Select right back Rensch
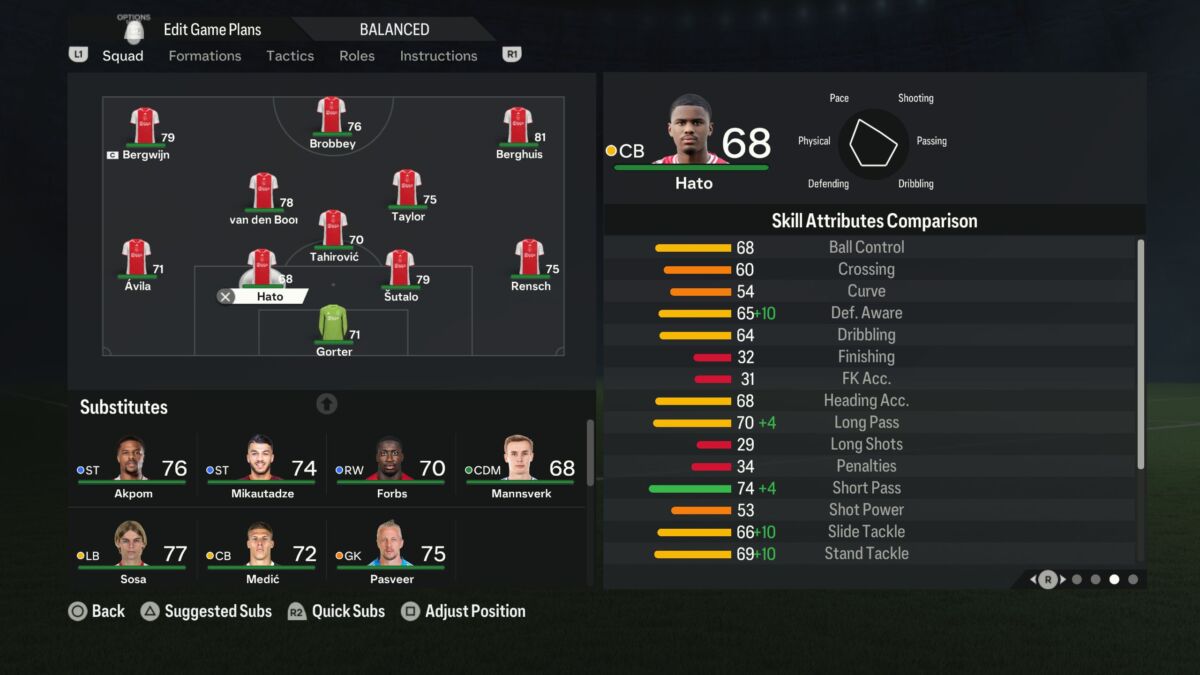 (x=529, y=261)
